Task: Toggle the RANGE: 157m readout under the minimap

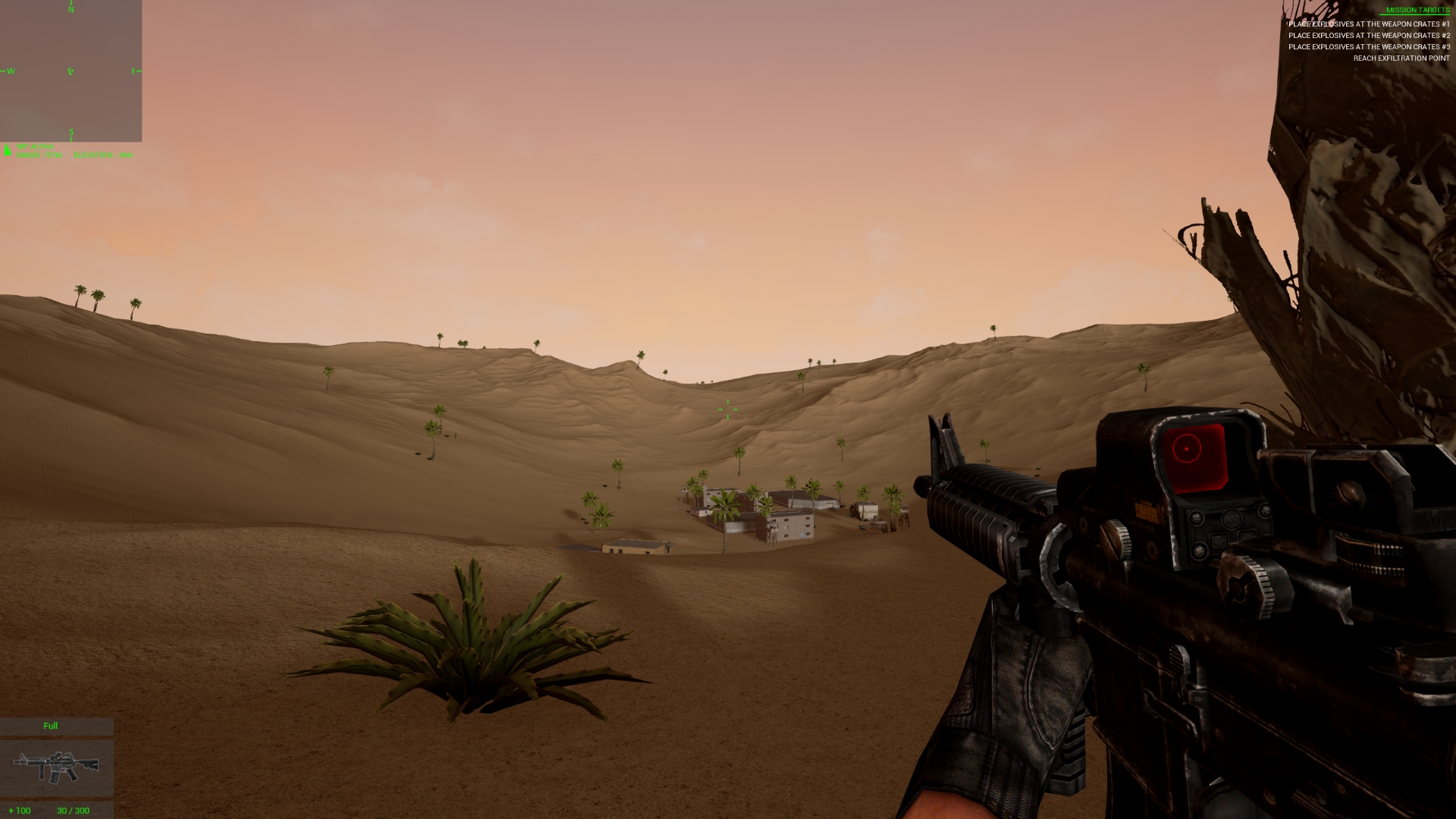Action: (x=39, y=155)
